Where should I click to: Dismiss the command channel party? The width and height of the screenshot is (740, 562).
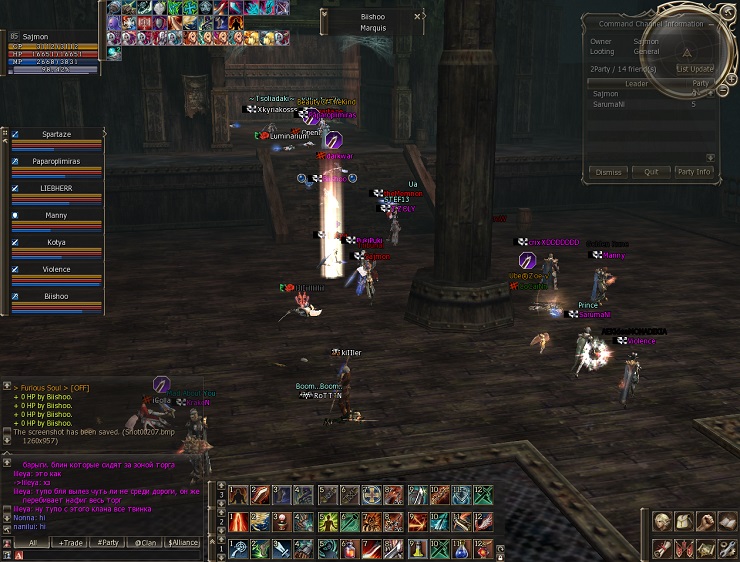pos(608,172)
